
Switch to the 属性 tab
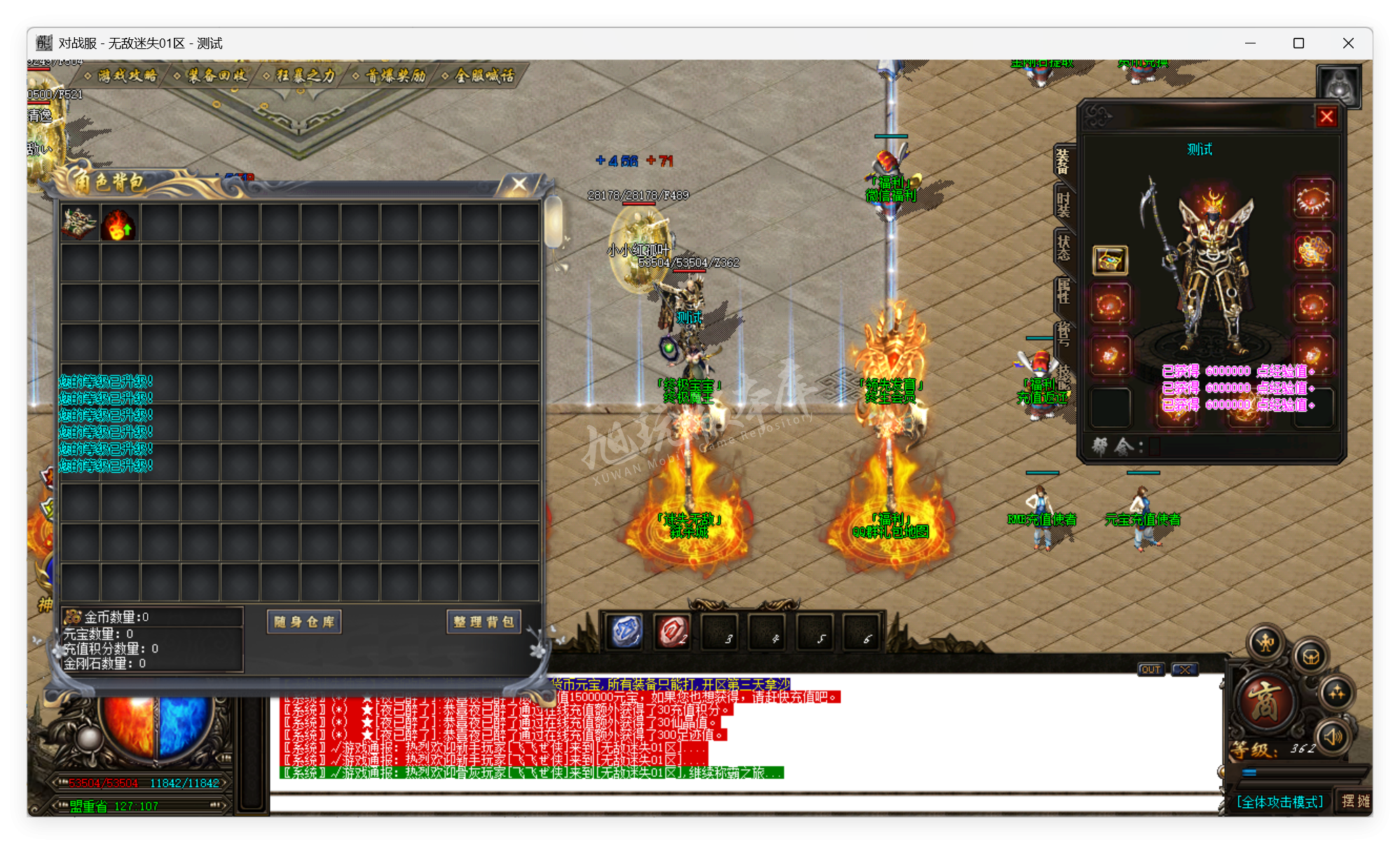pos(1063,292)
